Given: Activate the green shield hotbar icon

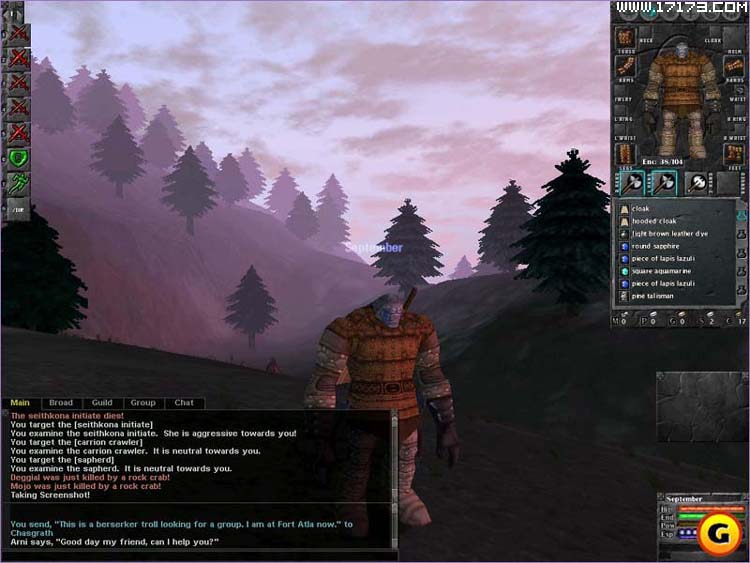Looking at the screenshot, I should pos(18,158).
